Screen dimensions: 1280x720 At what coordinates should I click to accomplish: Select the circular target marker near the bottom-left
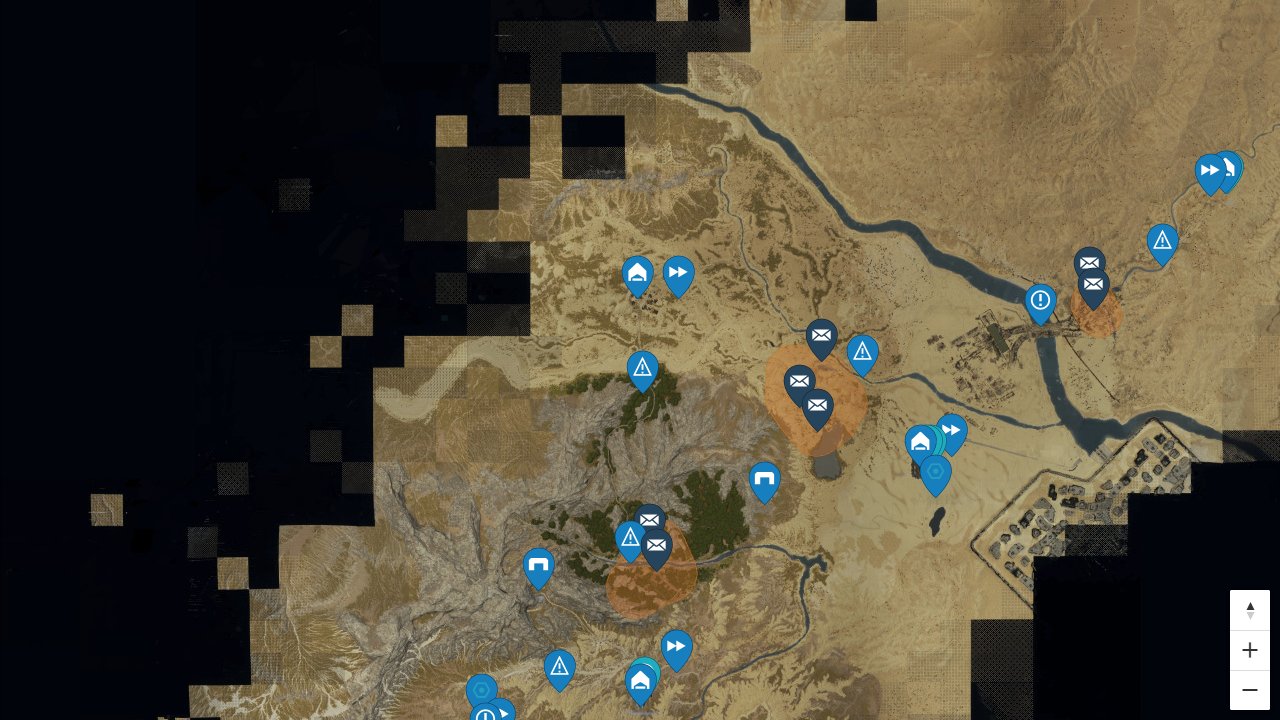483,690
